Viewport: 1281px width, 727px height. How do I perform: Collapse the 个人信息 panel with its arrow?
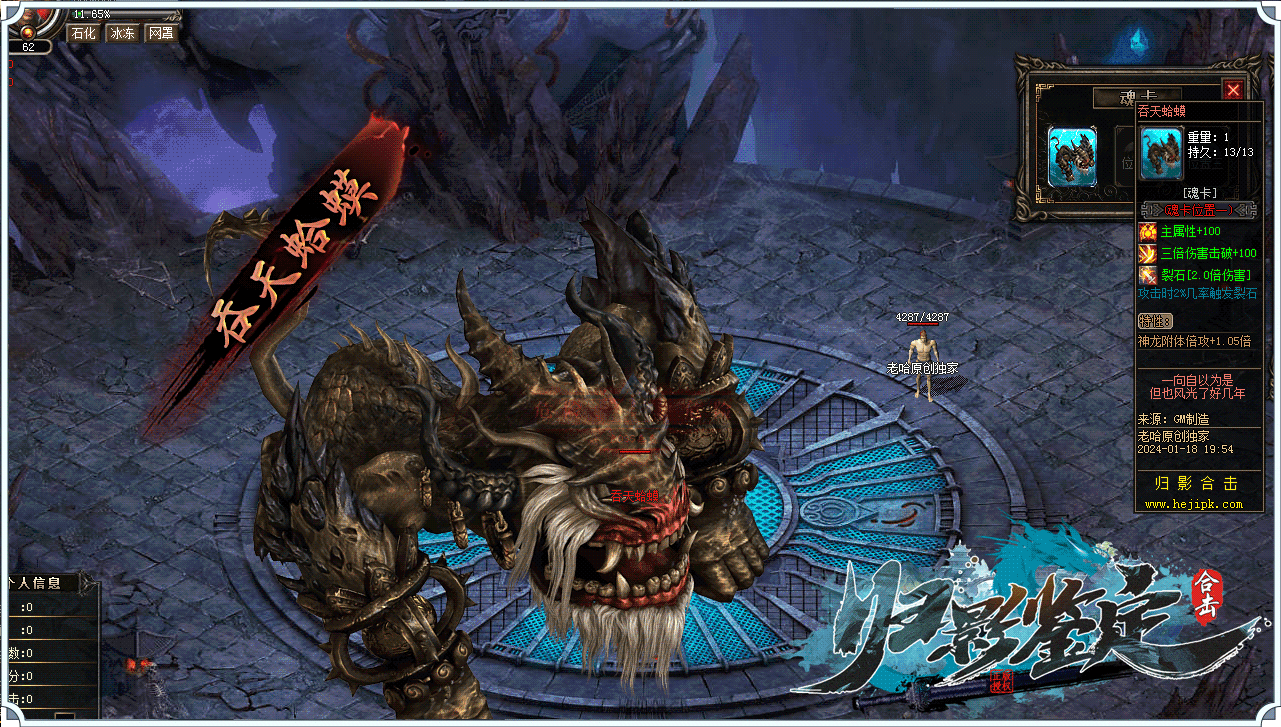tap(86, 583)
